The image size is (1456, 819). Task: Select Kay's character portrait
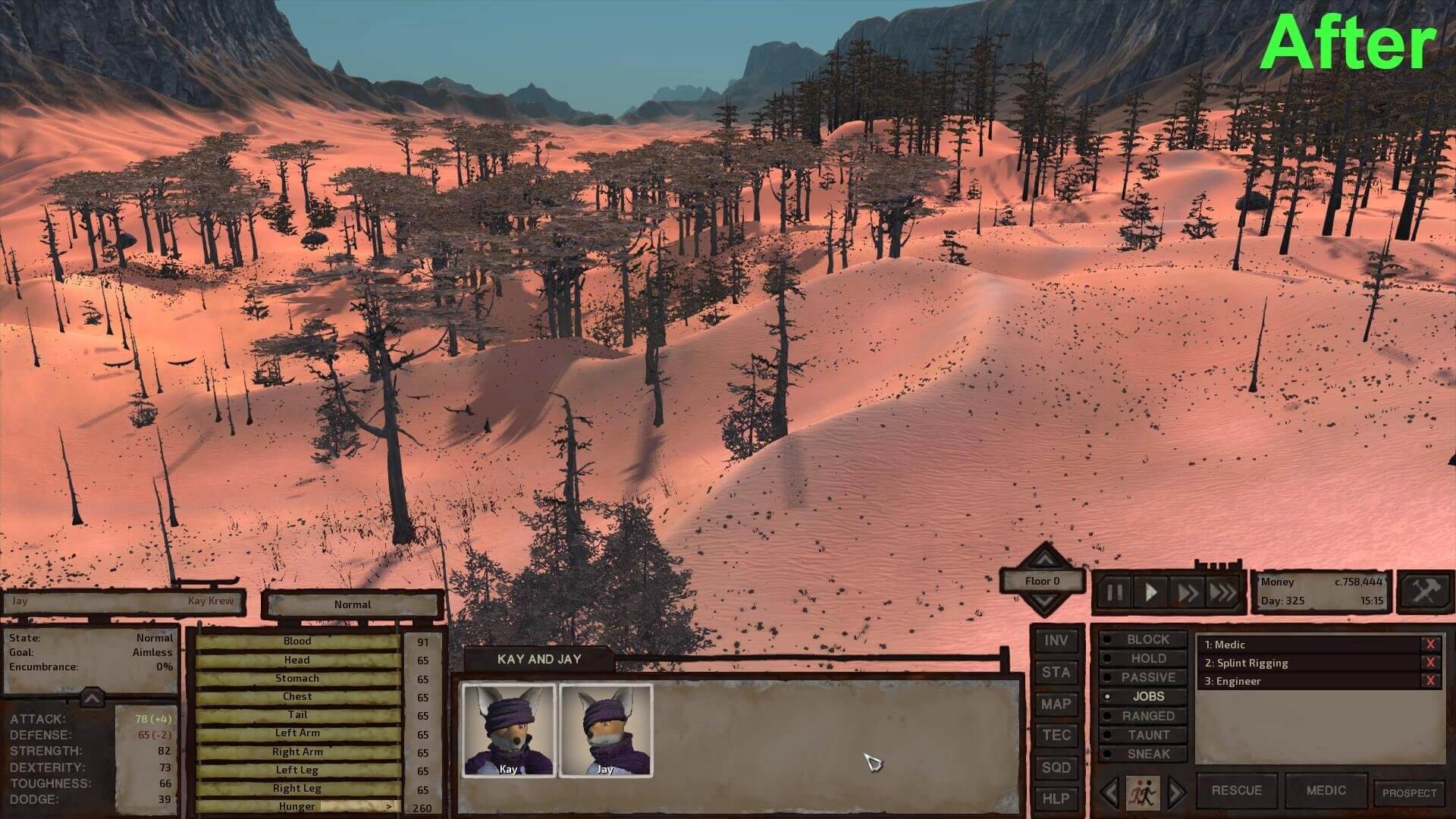pos(509,730)
